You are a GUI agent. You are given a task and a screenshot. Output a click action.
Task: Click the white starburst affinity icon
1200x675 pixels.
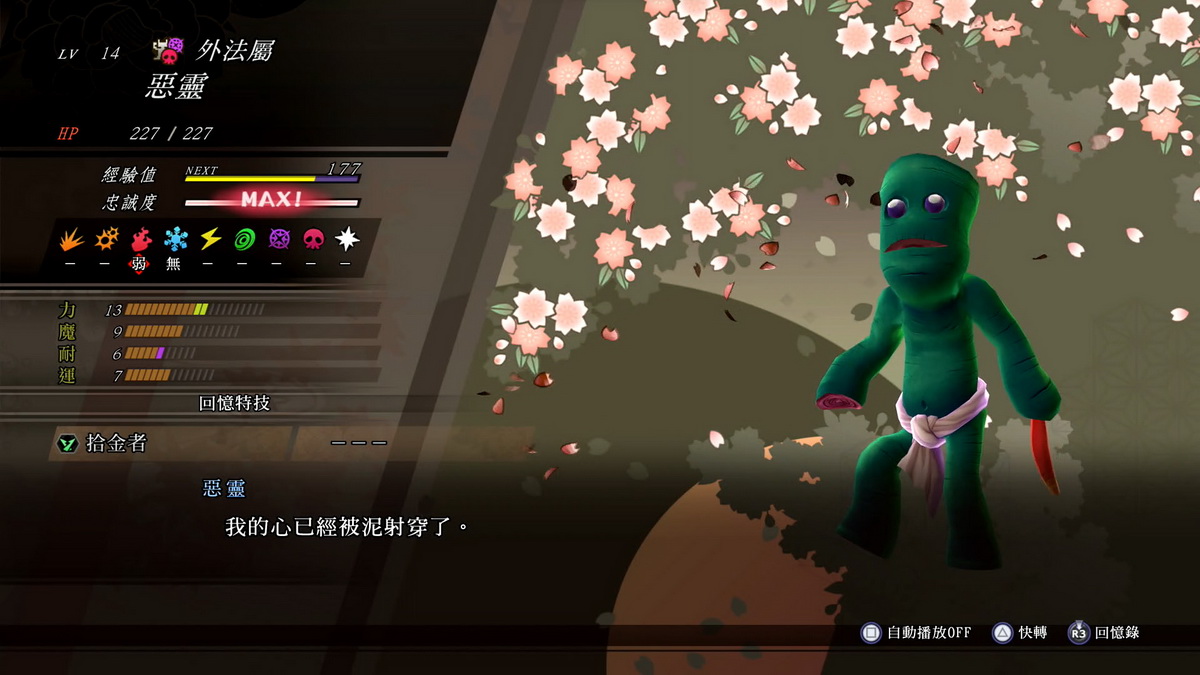point(347,239)
